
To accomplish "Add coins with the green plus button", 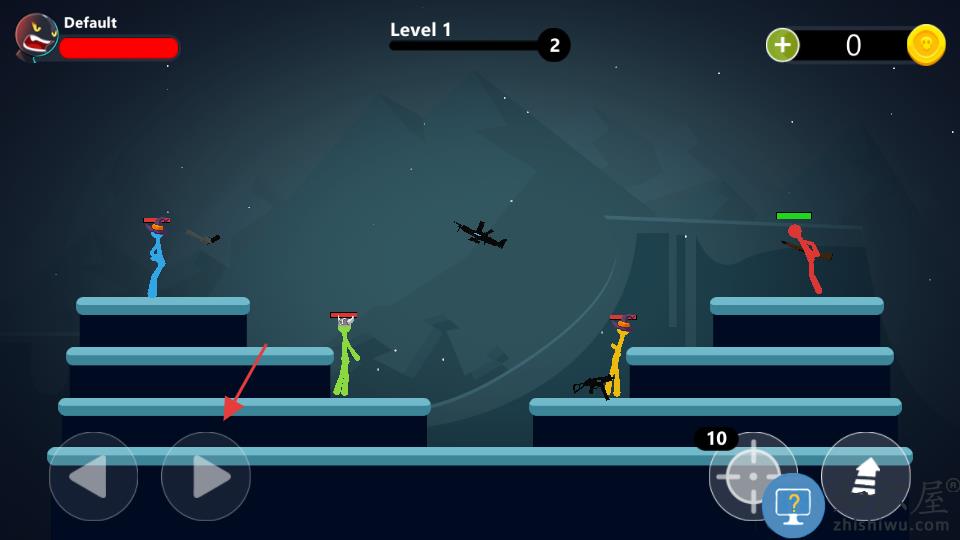I will pos(782,45).
